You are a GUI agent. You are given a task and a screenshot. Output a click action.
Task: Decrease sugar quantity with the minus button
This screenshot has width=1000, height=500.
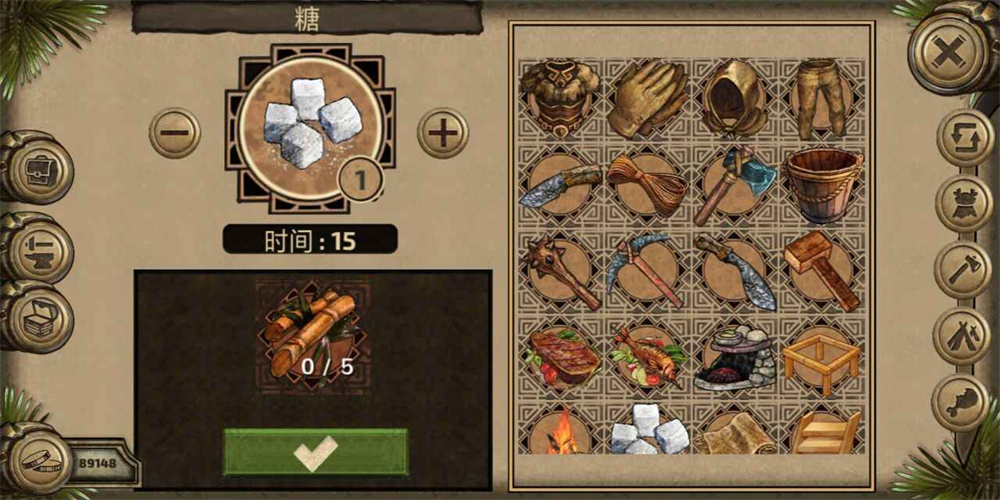(174, 132)
